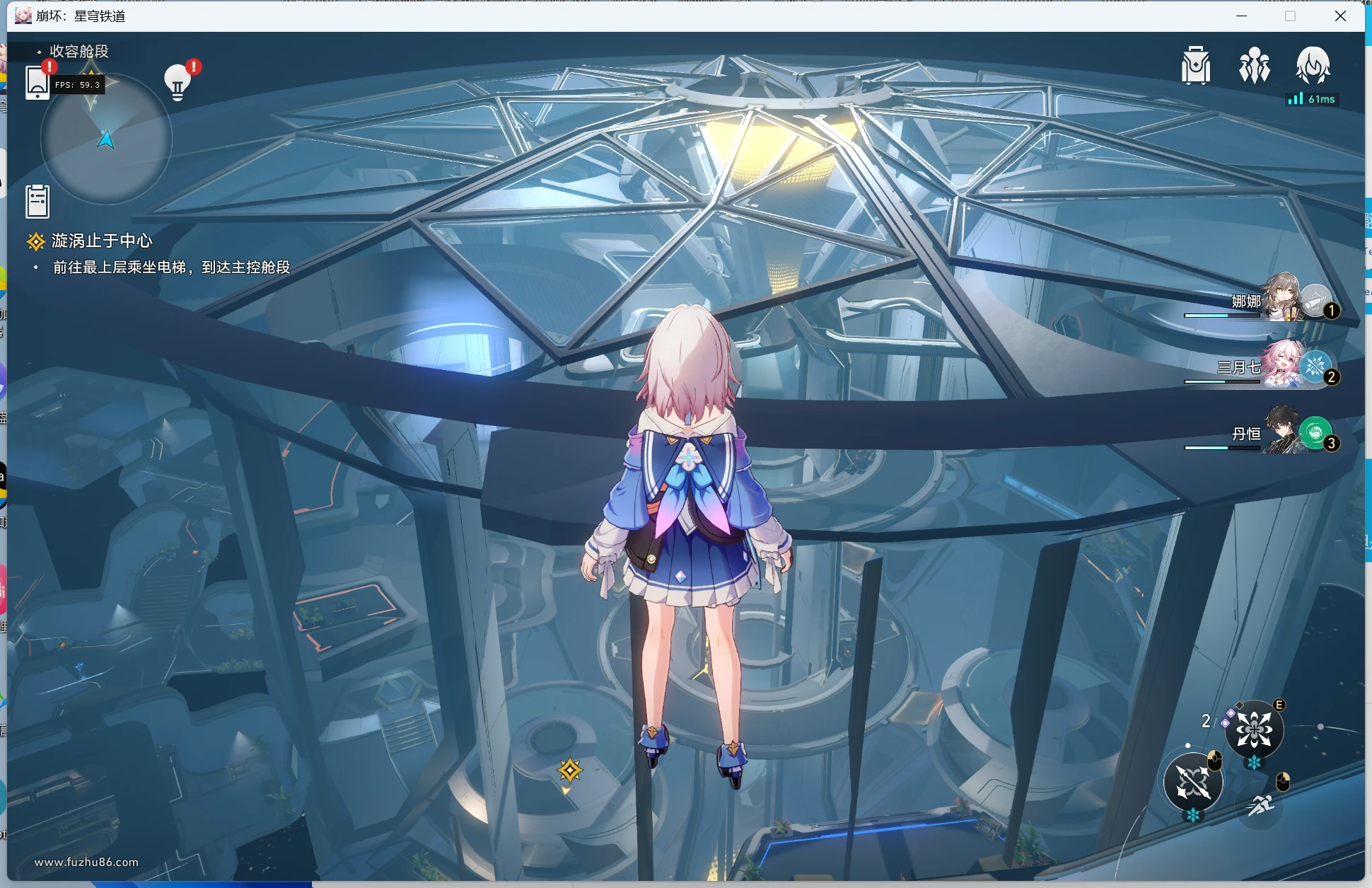Click the Windows taskbar at screen bottom

(x=686, y=884)
